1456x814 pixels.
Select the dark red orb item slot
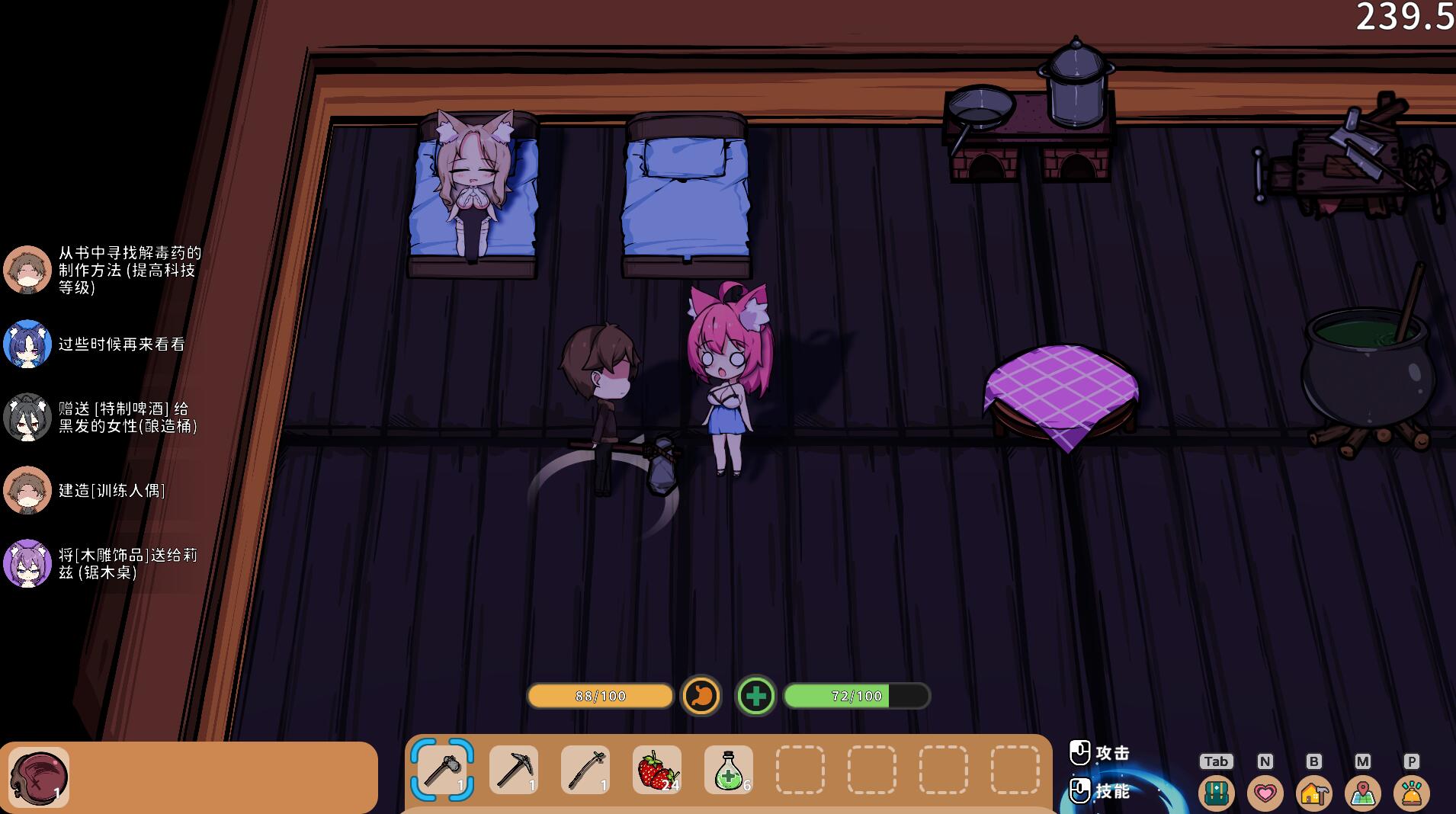click(39, 777)
